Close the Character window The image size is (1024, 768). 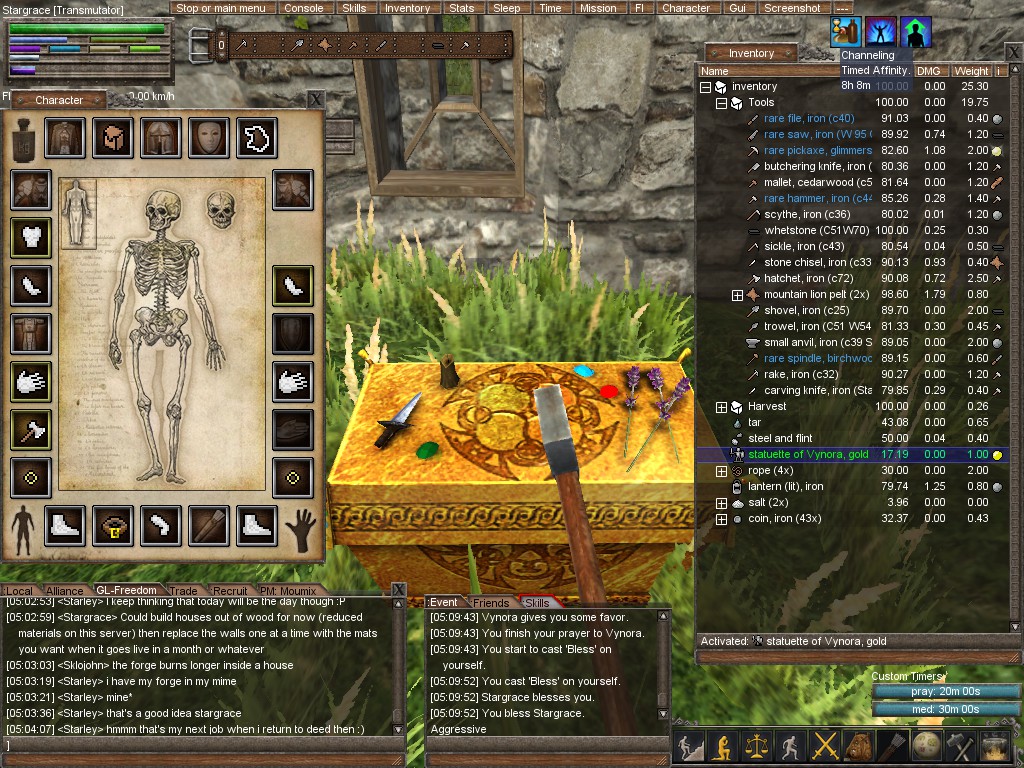[x=315, y=99]
